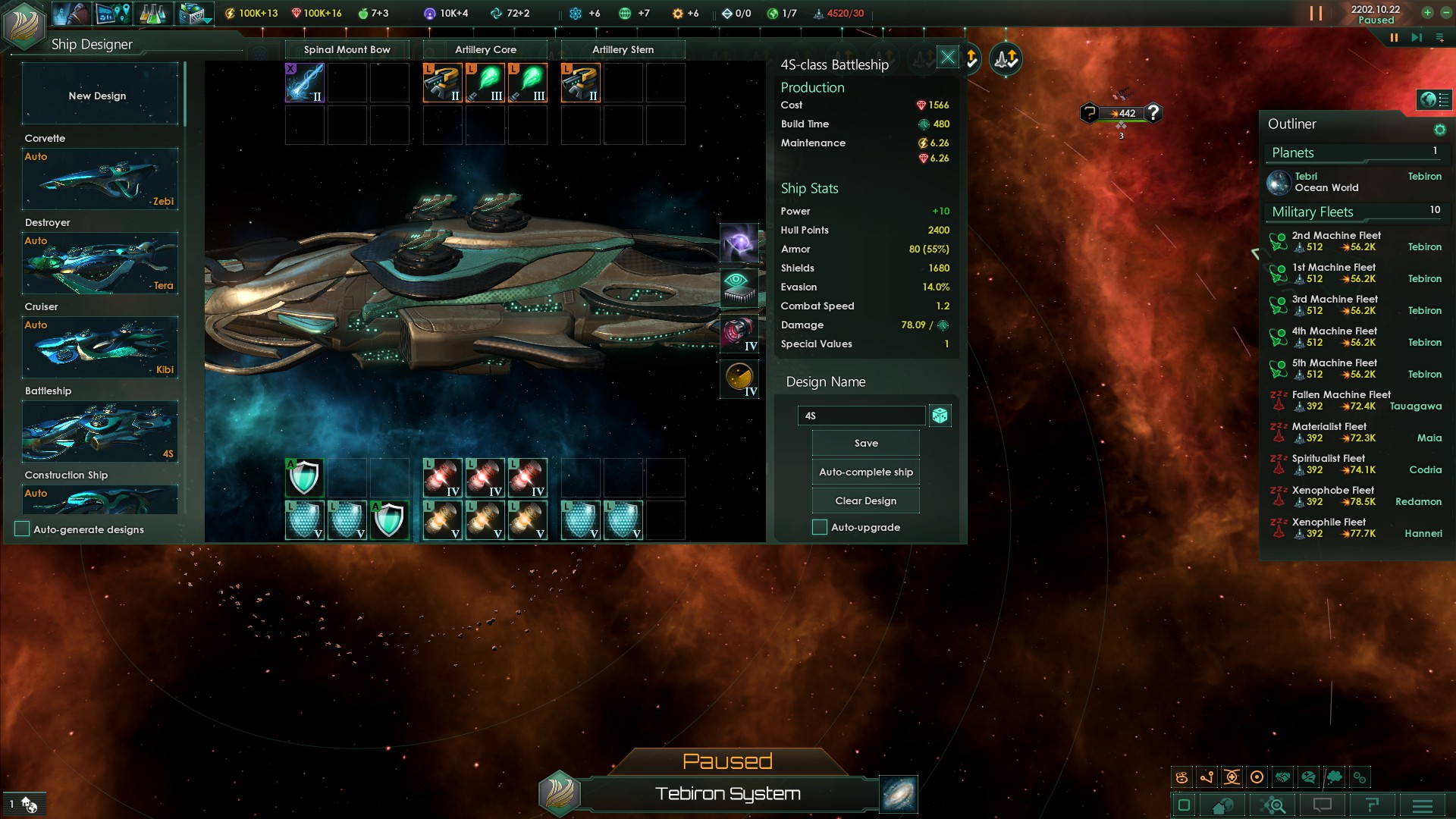Screen dimensions: 1456x819
Task: Randomize design name with dice button
Action: click(x=940, y=416)
